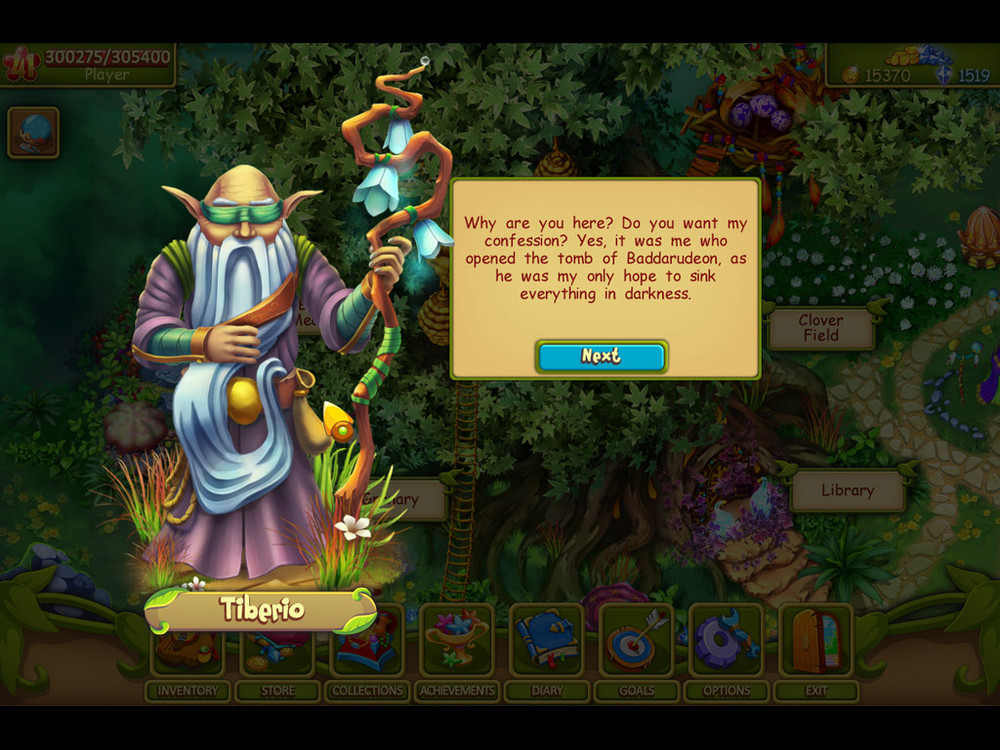Choose the Exit door

816,640
